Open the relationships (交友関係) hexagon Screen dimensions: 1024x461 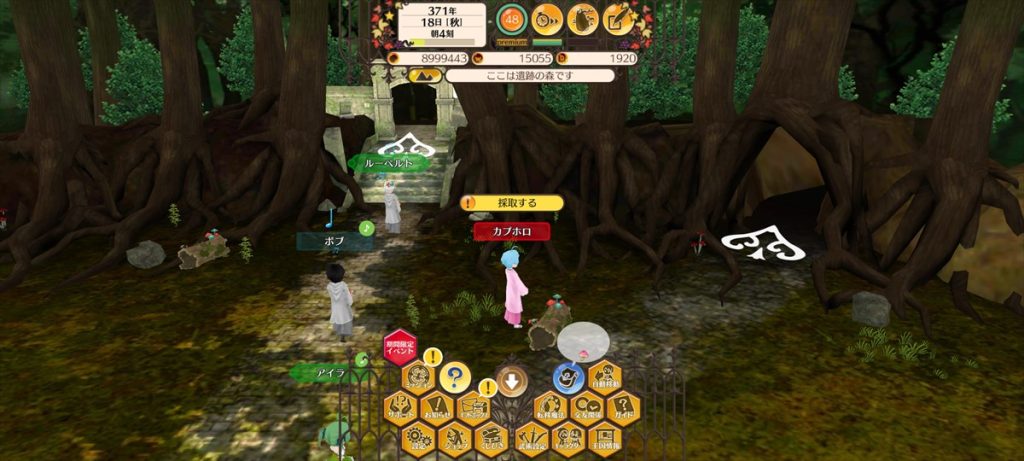(x=586, y=407)
